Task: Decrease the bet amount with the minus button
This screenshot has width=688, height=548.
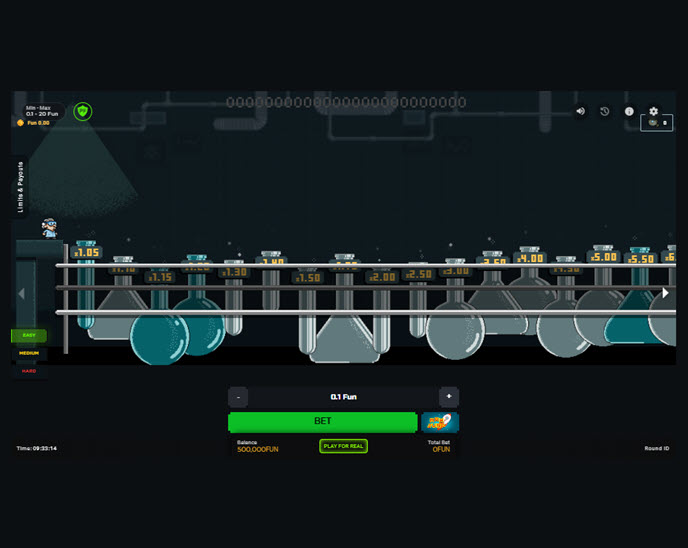Action: [238, 397]
